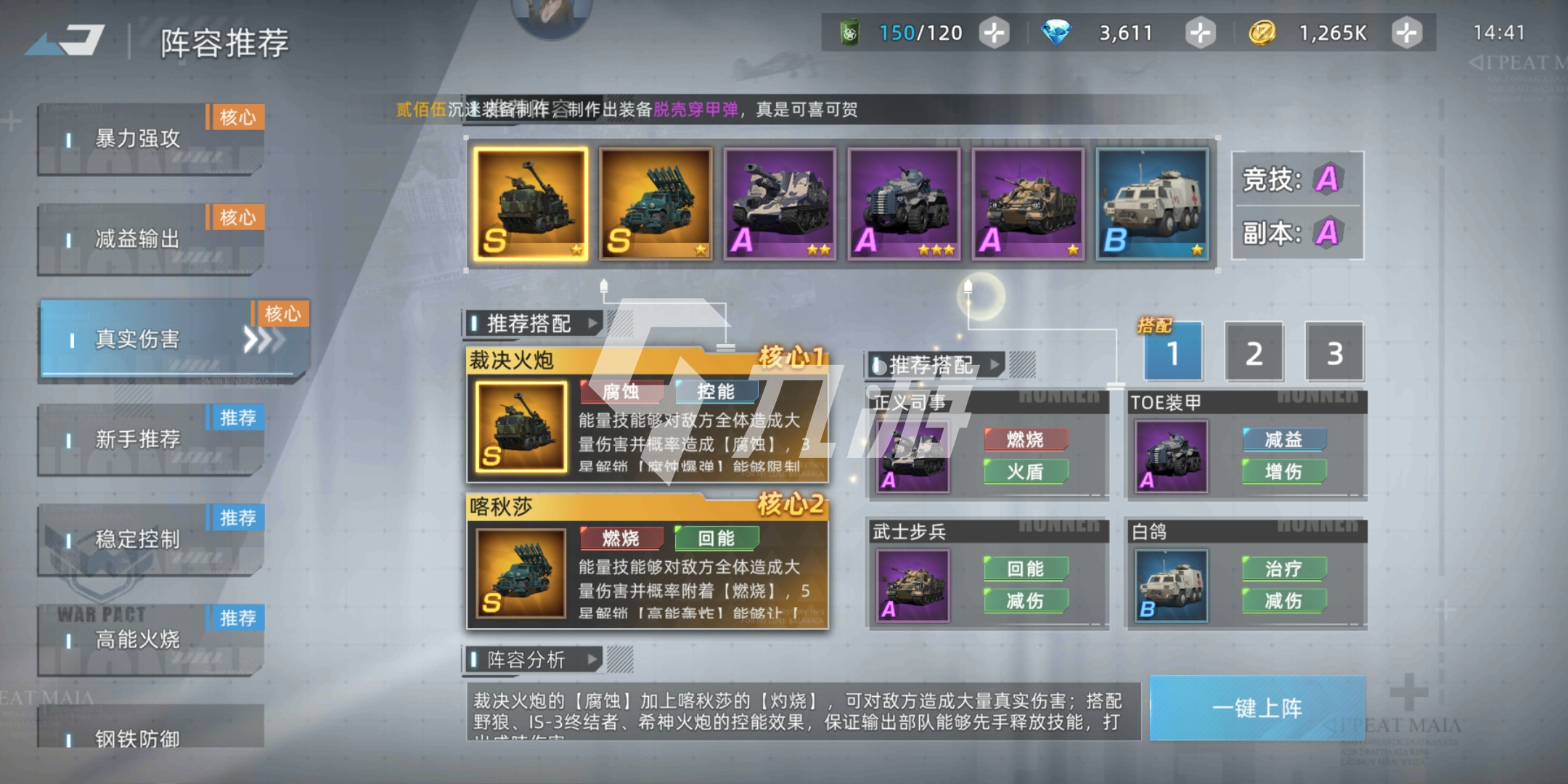Add more fuel with the plus button
1568x784 pixels.
tap(994, 33)
